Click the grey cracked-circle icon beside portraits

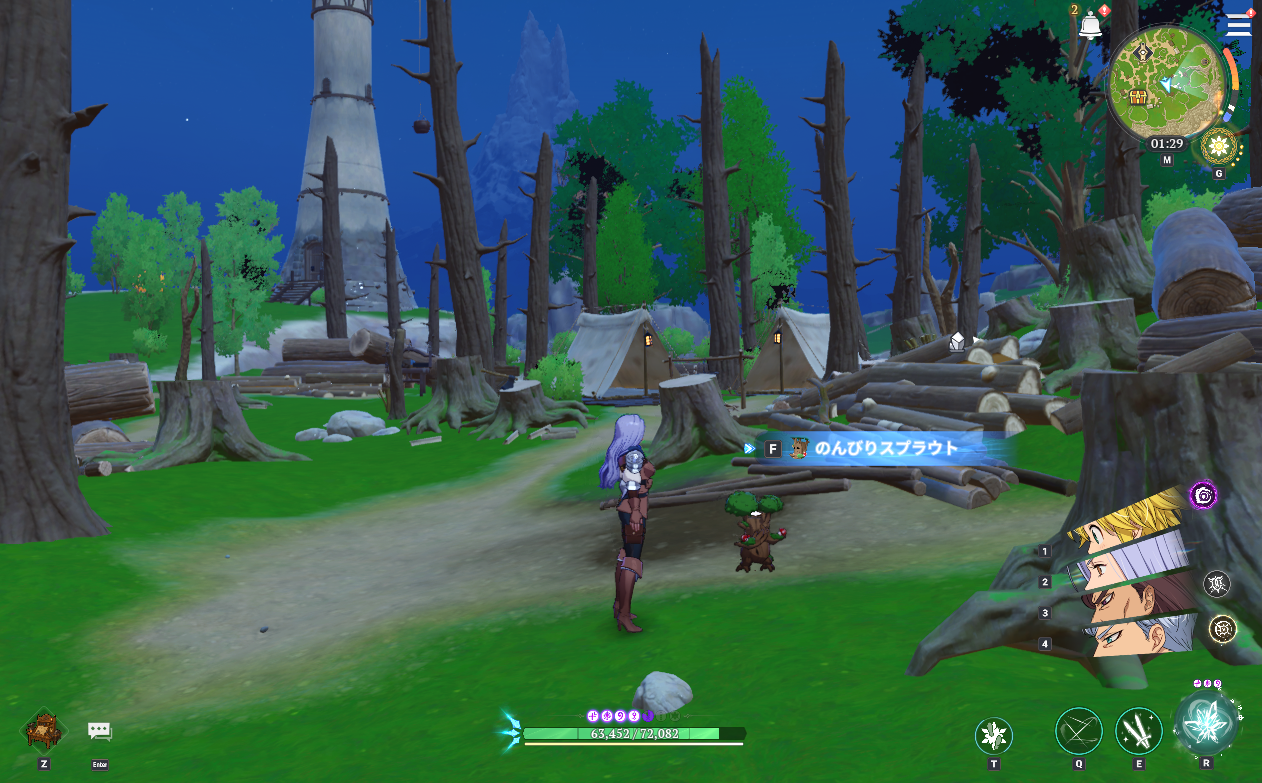coord(1217,584)
